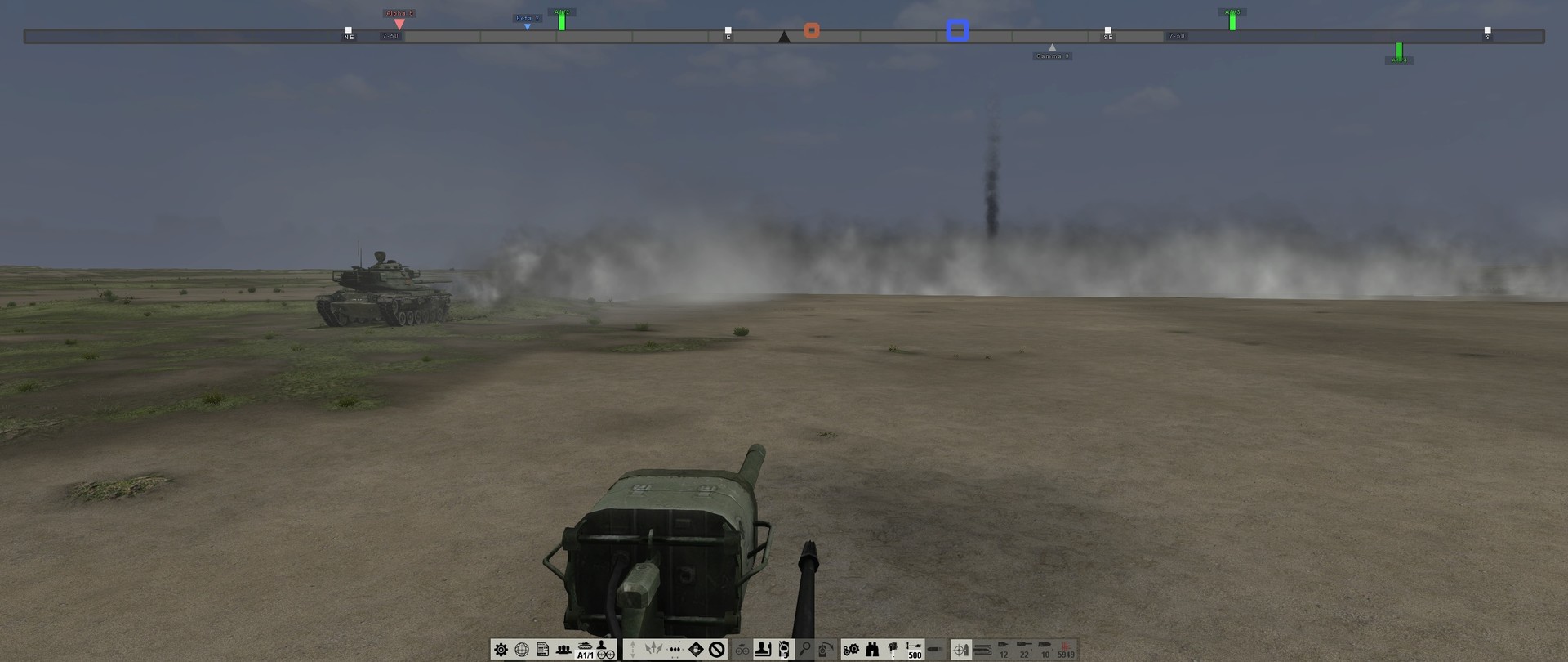Click the blue square waypoint on the compass bar
The image size is (1568, 662).
(x=958, y=32)
